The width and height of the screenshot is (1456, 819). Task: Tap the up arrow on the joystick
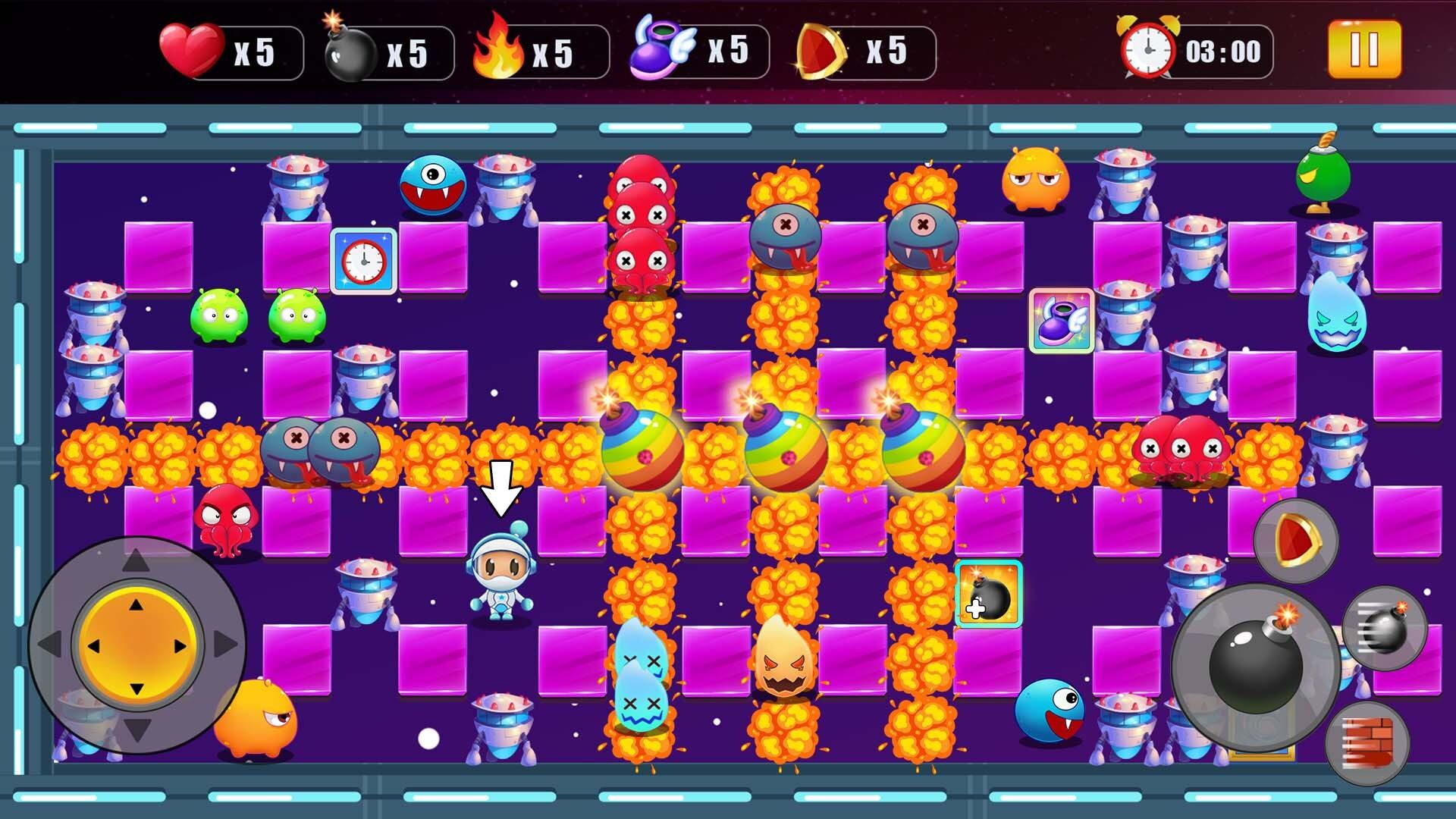(x=135, y=561)
